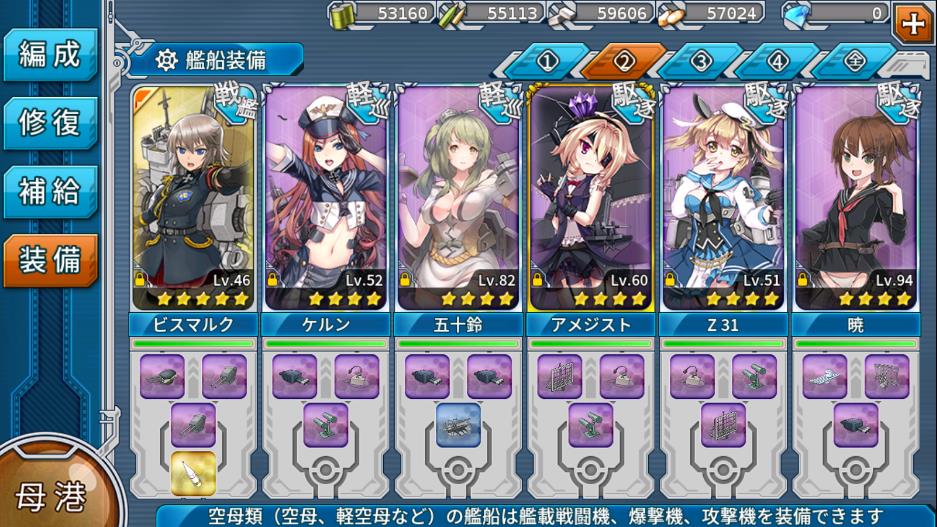Open 五十鈴's blue equipment slot

pyautogui.click(x=458, y=424)
